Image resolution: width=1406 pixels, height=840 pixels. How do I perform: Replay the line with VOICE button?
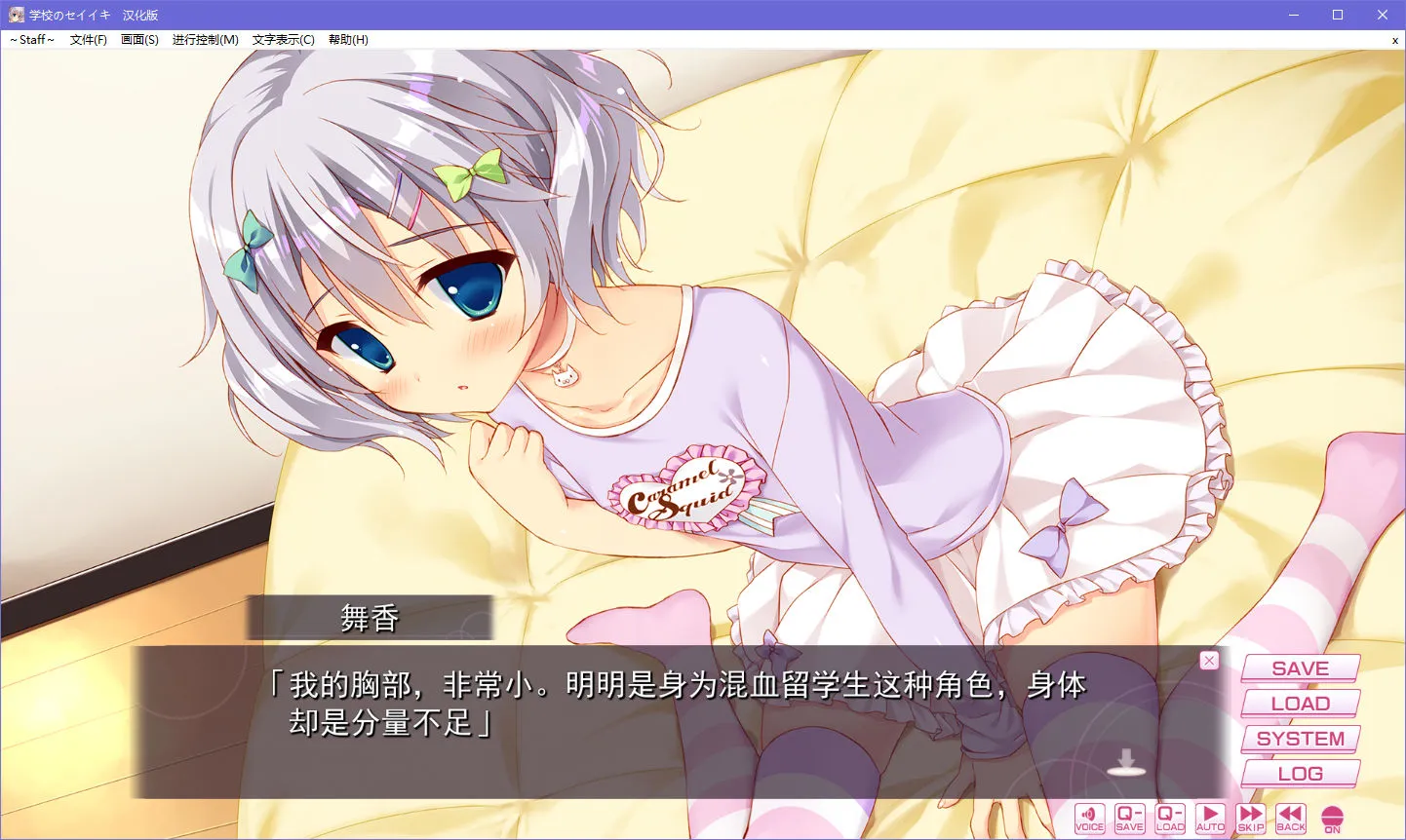tap(1089, 818)
